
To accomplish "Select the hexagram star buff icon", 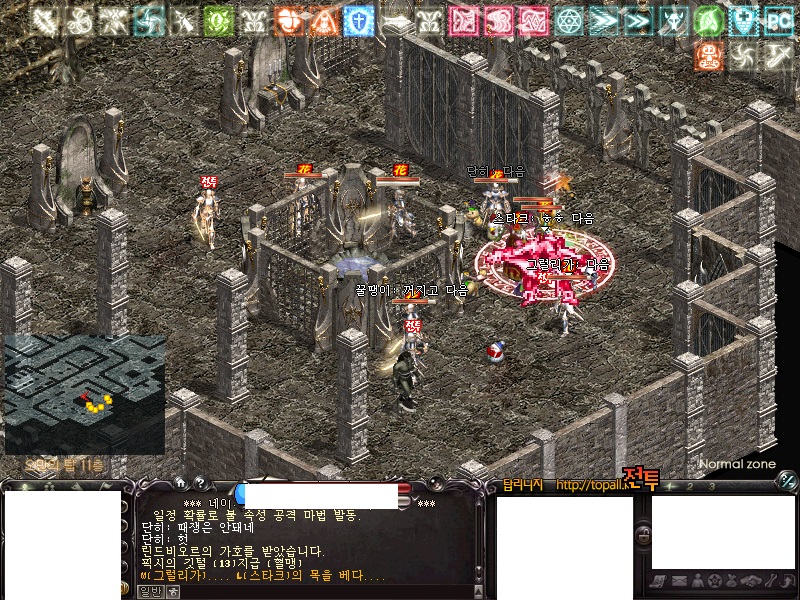I will 568,20.
